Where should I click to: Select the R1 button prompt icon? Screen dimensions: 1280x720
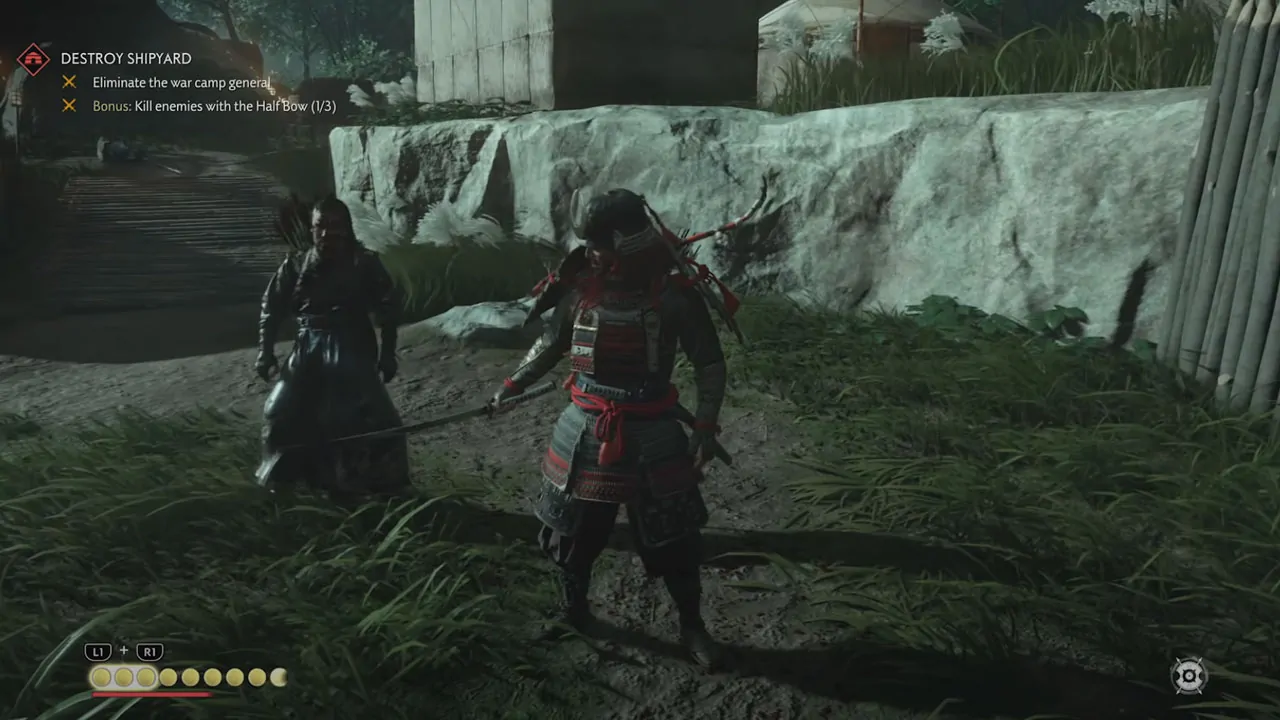(149, 651)
